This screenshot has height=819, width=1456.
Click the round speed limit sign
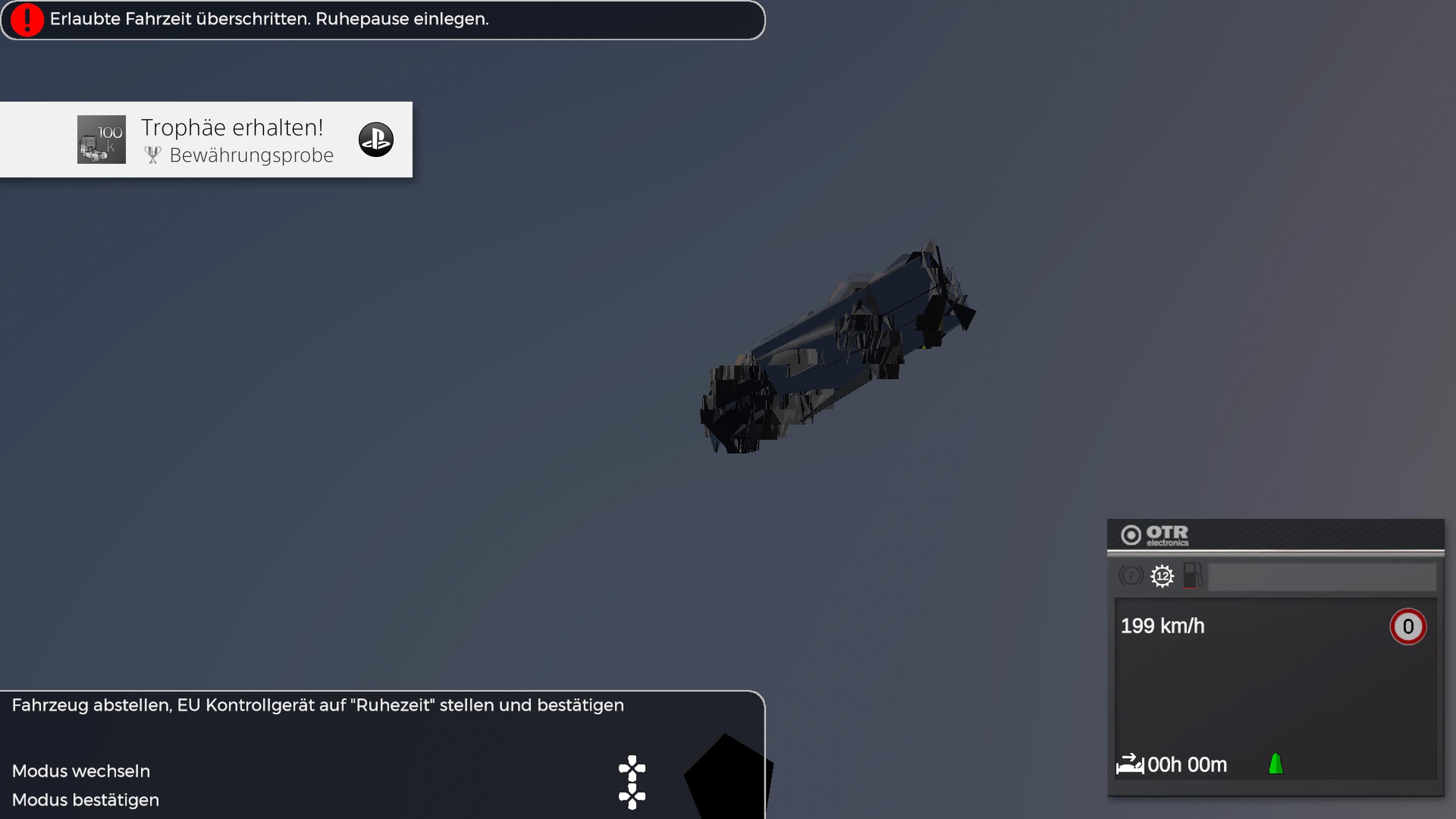tap(1407, 626)
